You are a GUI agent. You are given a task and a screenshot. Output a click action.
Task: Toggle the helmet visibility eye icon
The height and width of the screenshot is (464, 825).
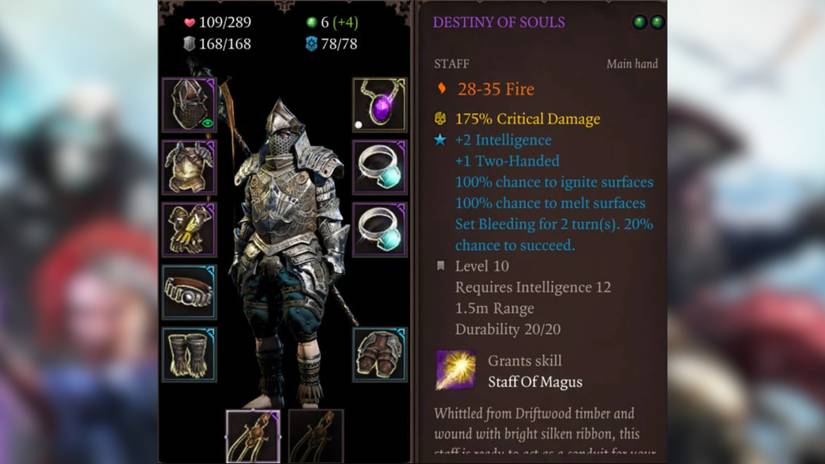(x=208, y=123)
